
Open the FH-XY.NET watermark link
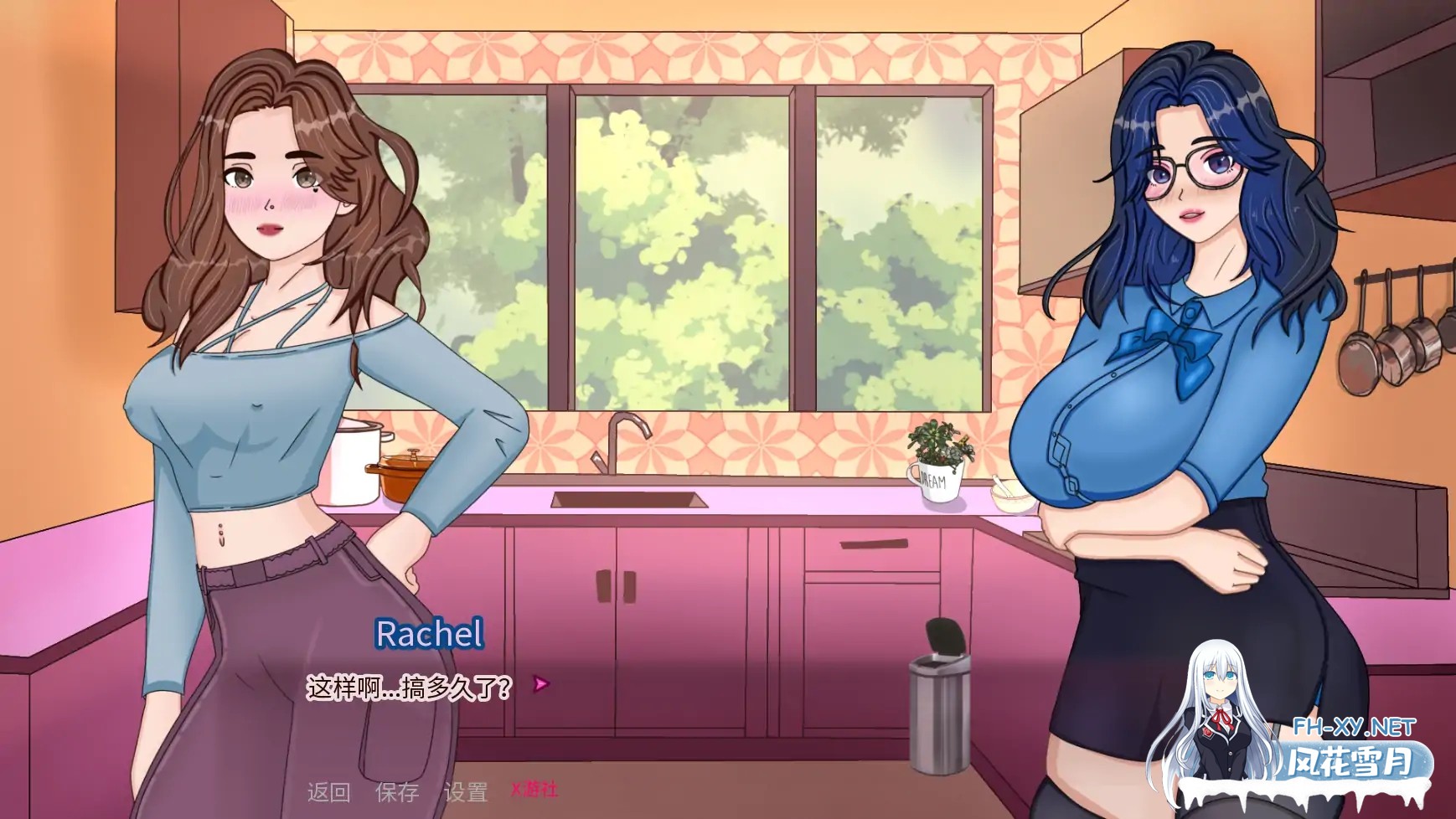[1353, 727]
